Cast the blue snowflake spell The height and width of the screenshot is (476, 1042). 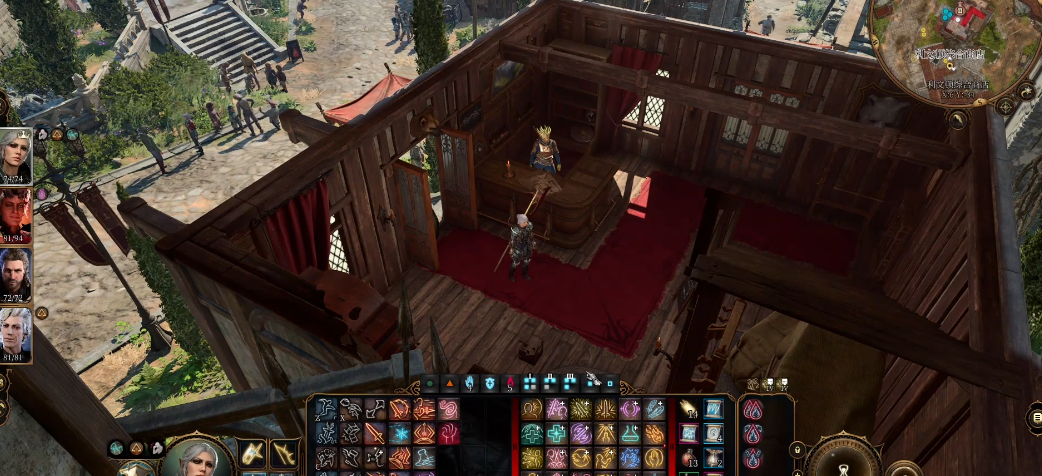[x=400, y=433]
